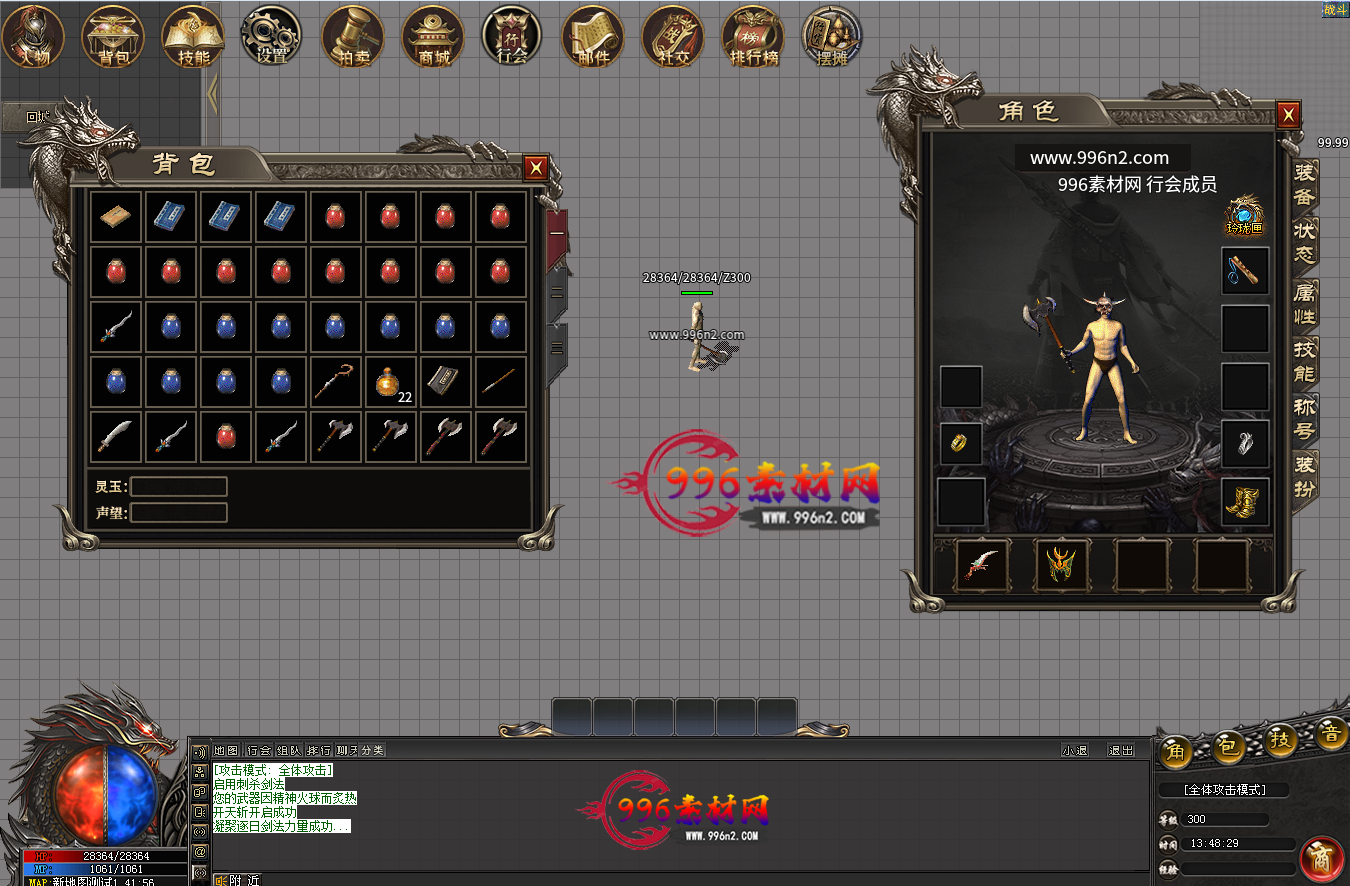Switch to the 装扮 costume tab
Screen dimensions: 1350x886
1305,477
